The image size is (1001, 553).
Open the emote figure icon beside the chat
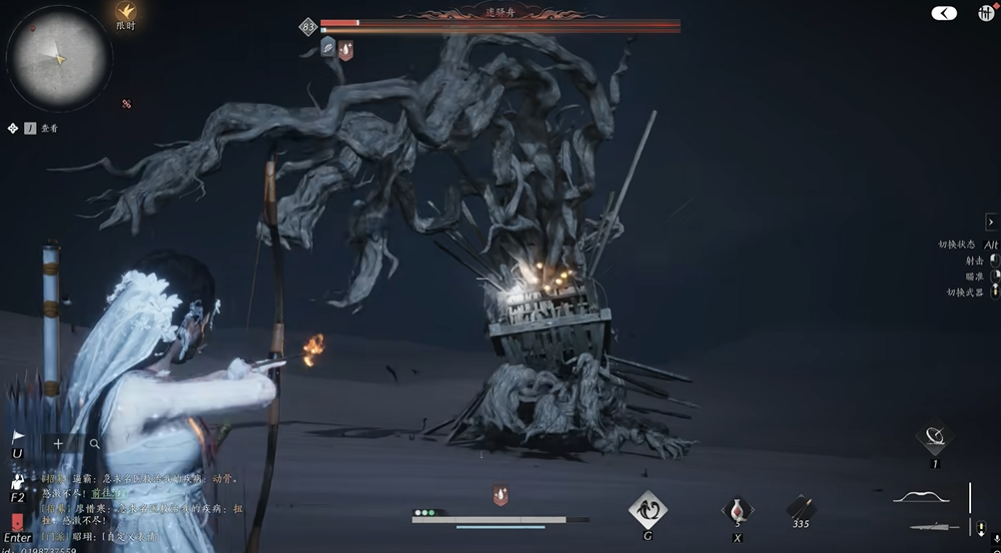pyautogui.click(x=17, y=480)
